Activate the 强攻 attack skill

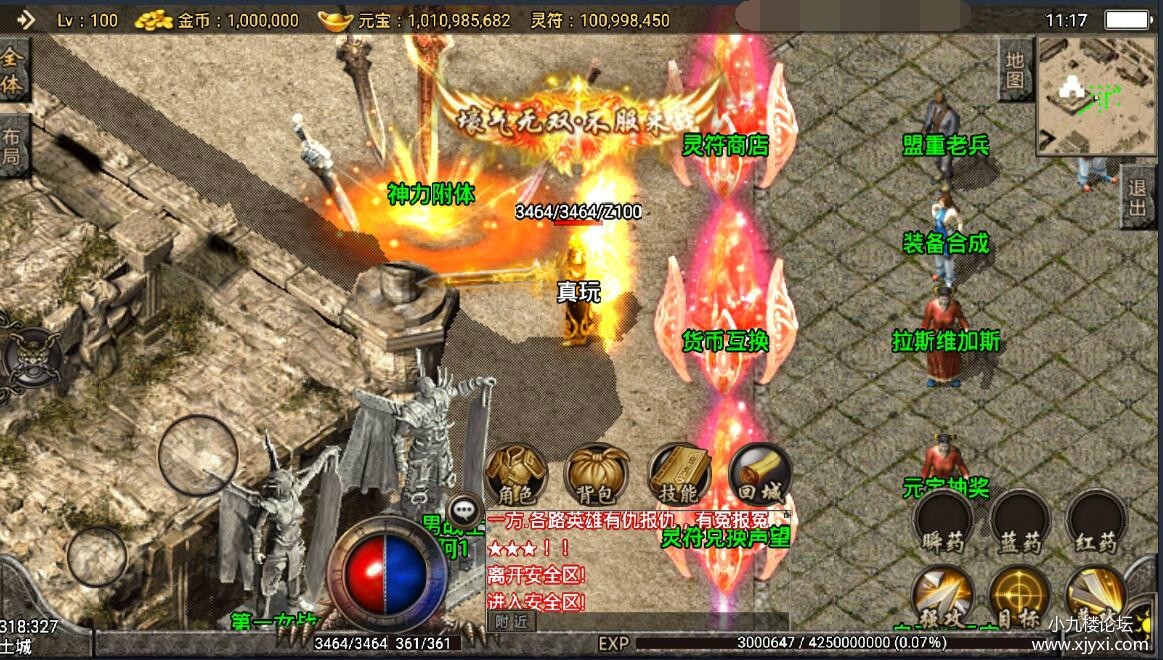pyautogui.click(x=943, y=597)
